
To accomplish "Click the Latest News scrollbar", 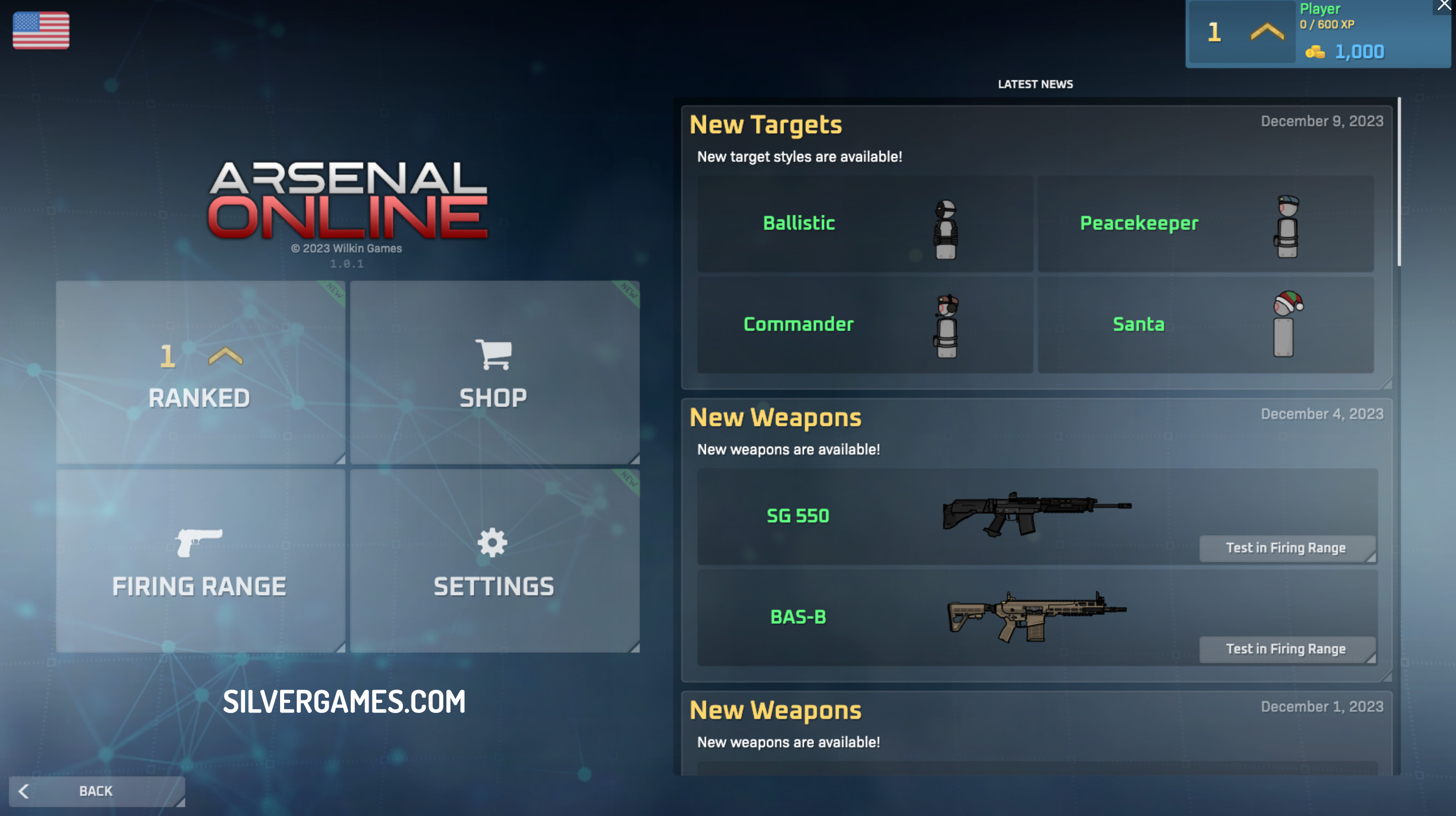I will (x=1399, y=181).
